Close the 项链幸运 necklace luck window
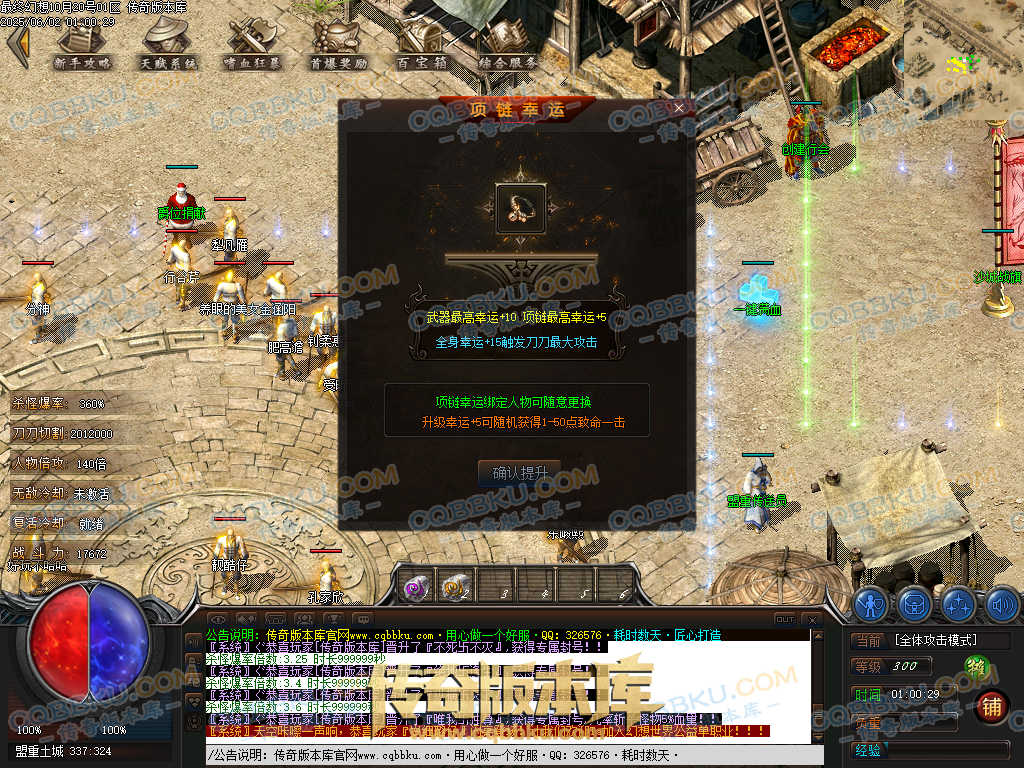Screen dimensions: 1024x768 click(x=679, y=108)
